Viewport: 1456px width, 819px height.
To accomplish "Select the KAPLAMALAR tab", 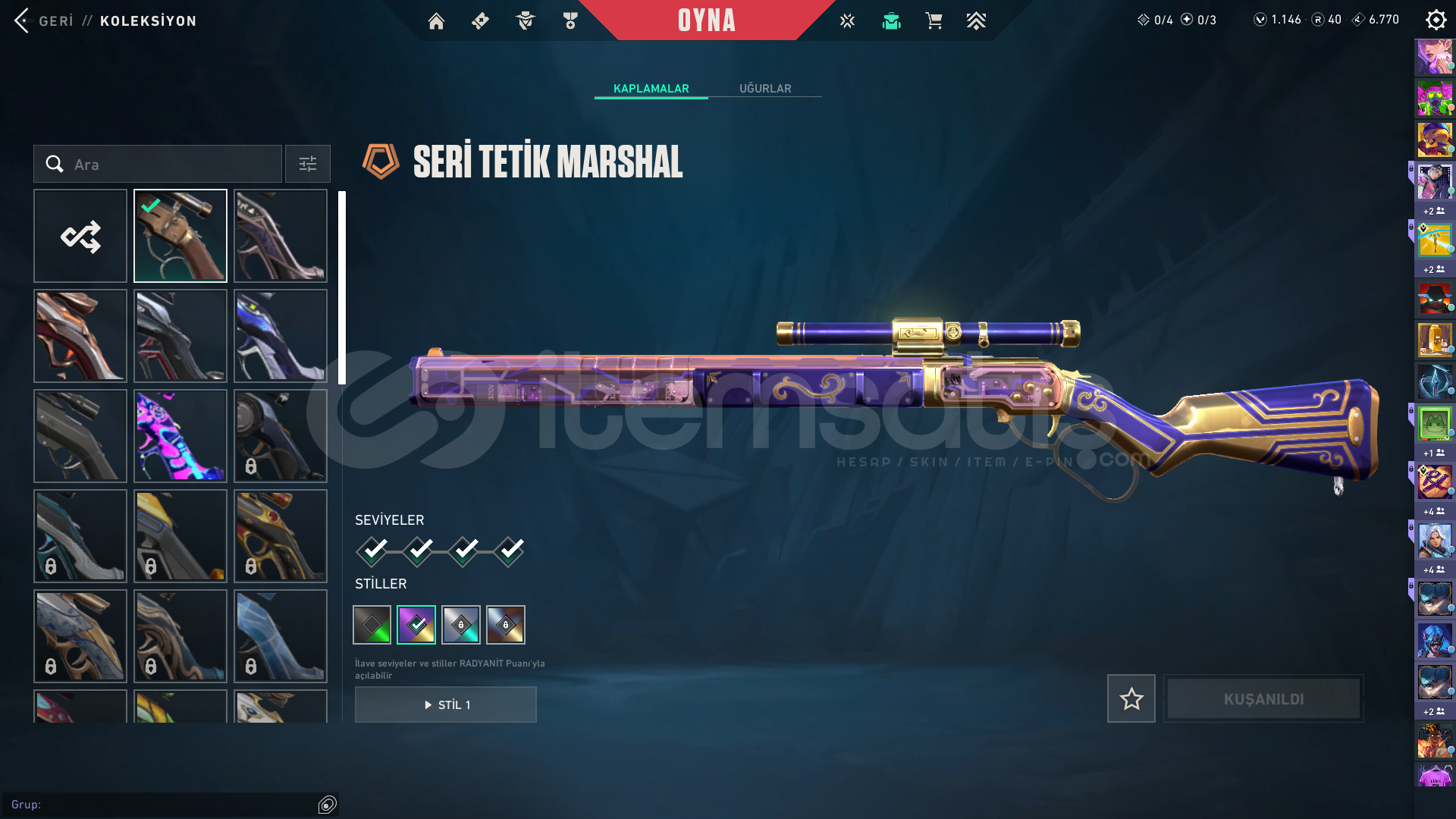I will tap(651, 89).
